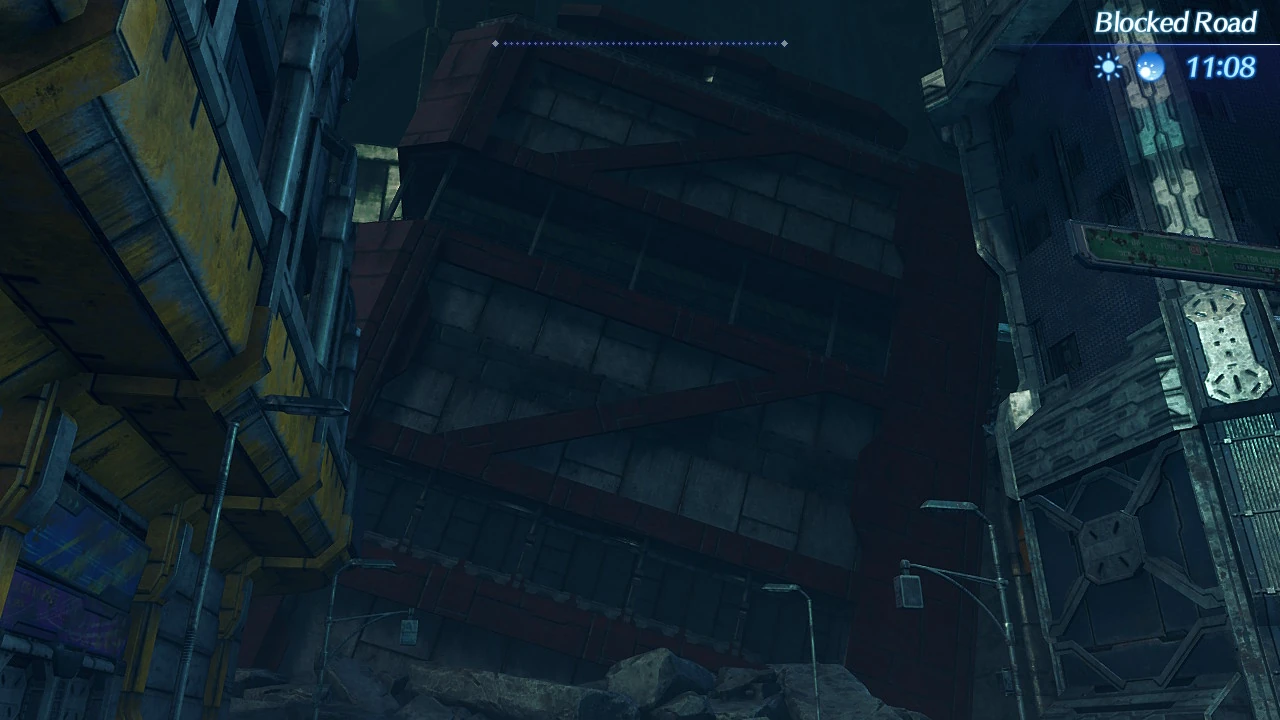This screenshot has height=720, width=1280.
Task: Click the collapsed red building
Action: pyautogui.click(x=620, y=350)
